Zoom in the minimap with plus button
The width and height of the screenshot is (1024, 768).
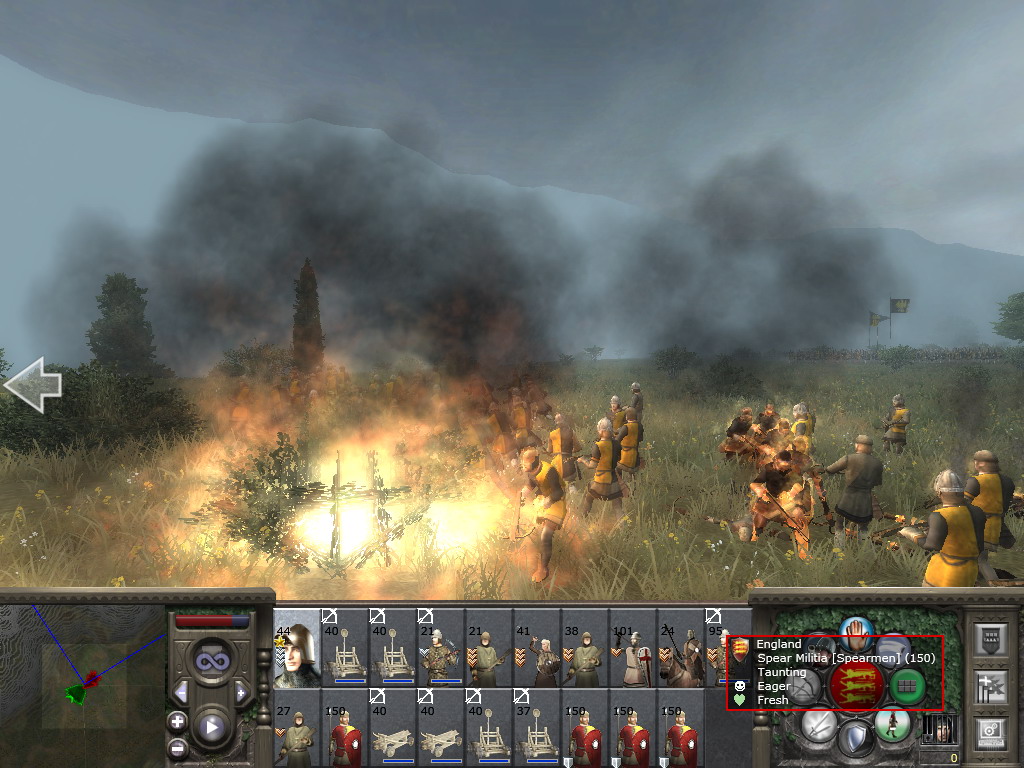[x=177, y=721]
